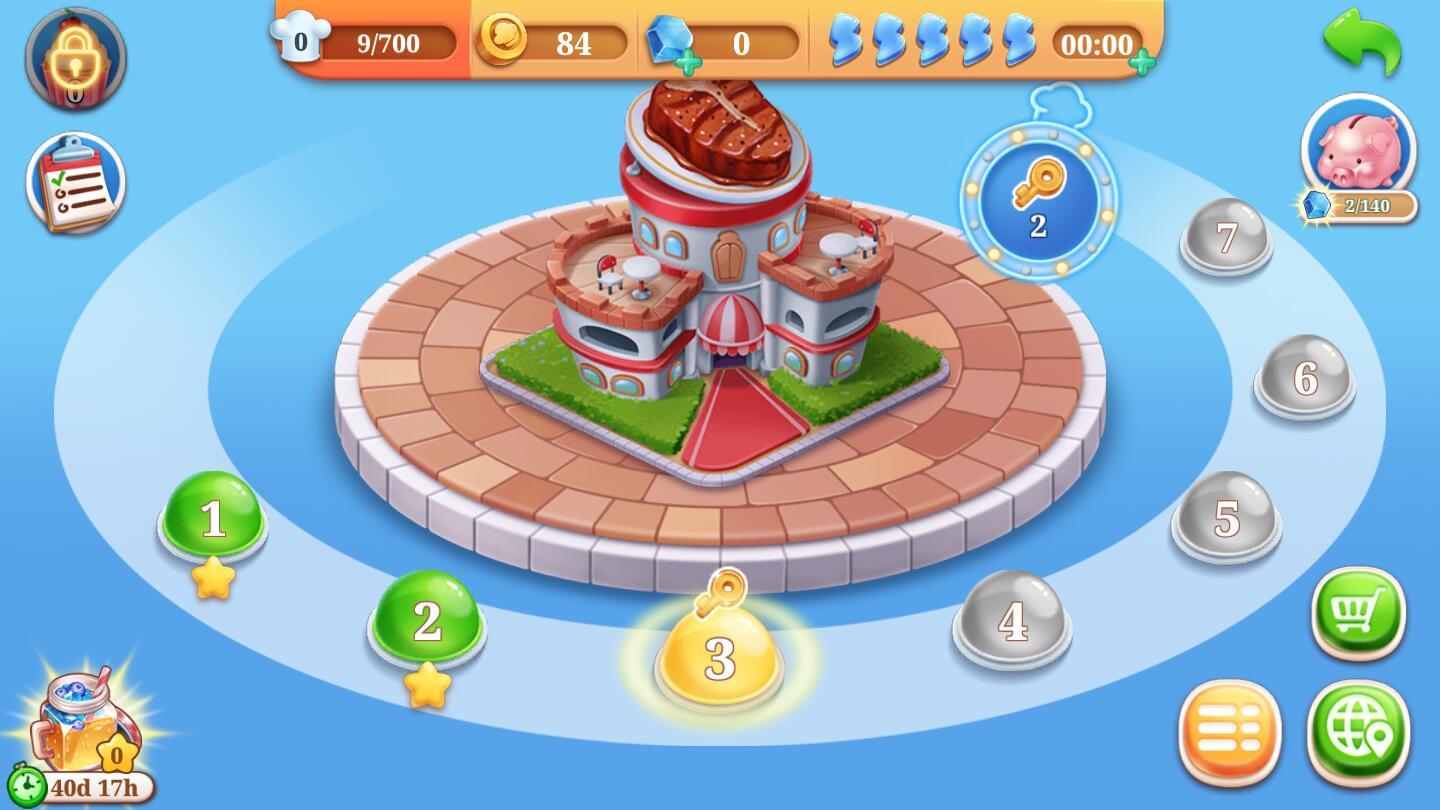1440x810 pixels.
Task: Open the pink piggy bank
Action: pos(1358,150)
